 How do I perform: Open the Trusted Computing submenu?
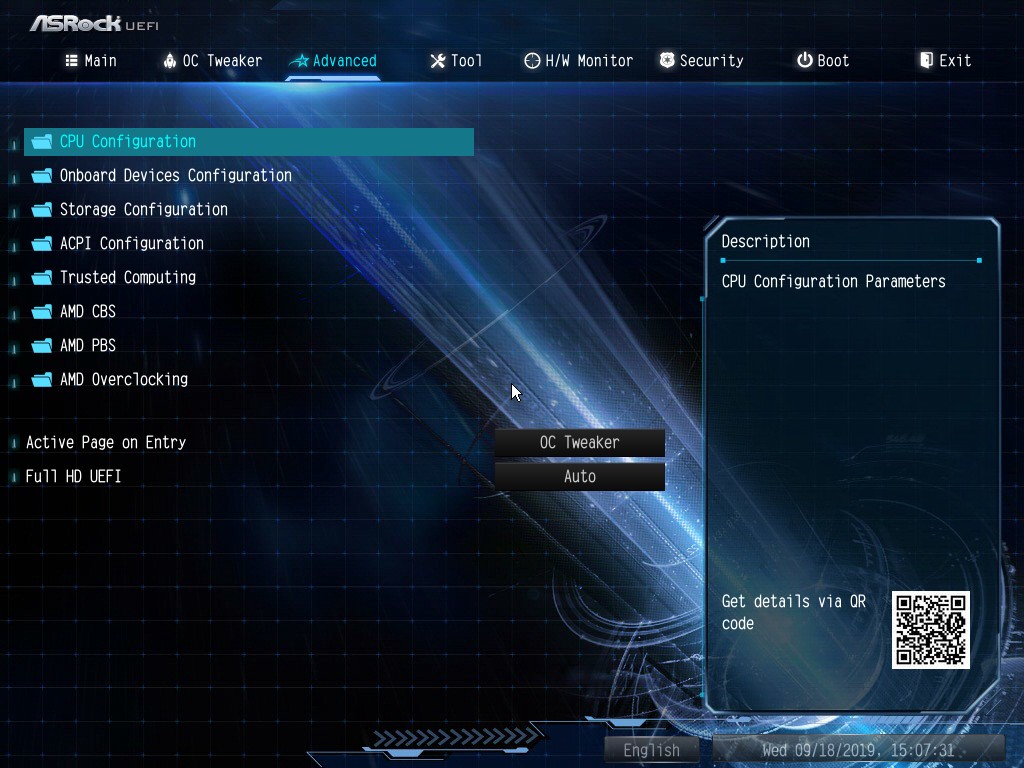click(127, 278)
